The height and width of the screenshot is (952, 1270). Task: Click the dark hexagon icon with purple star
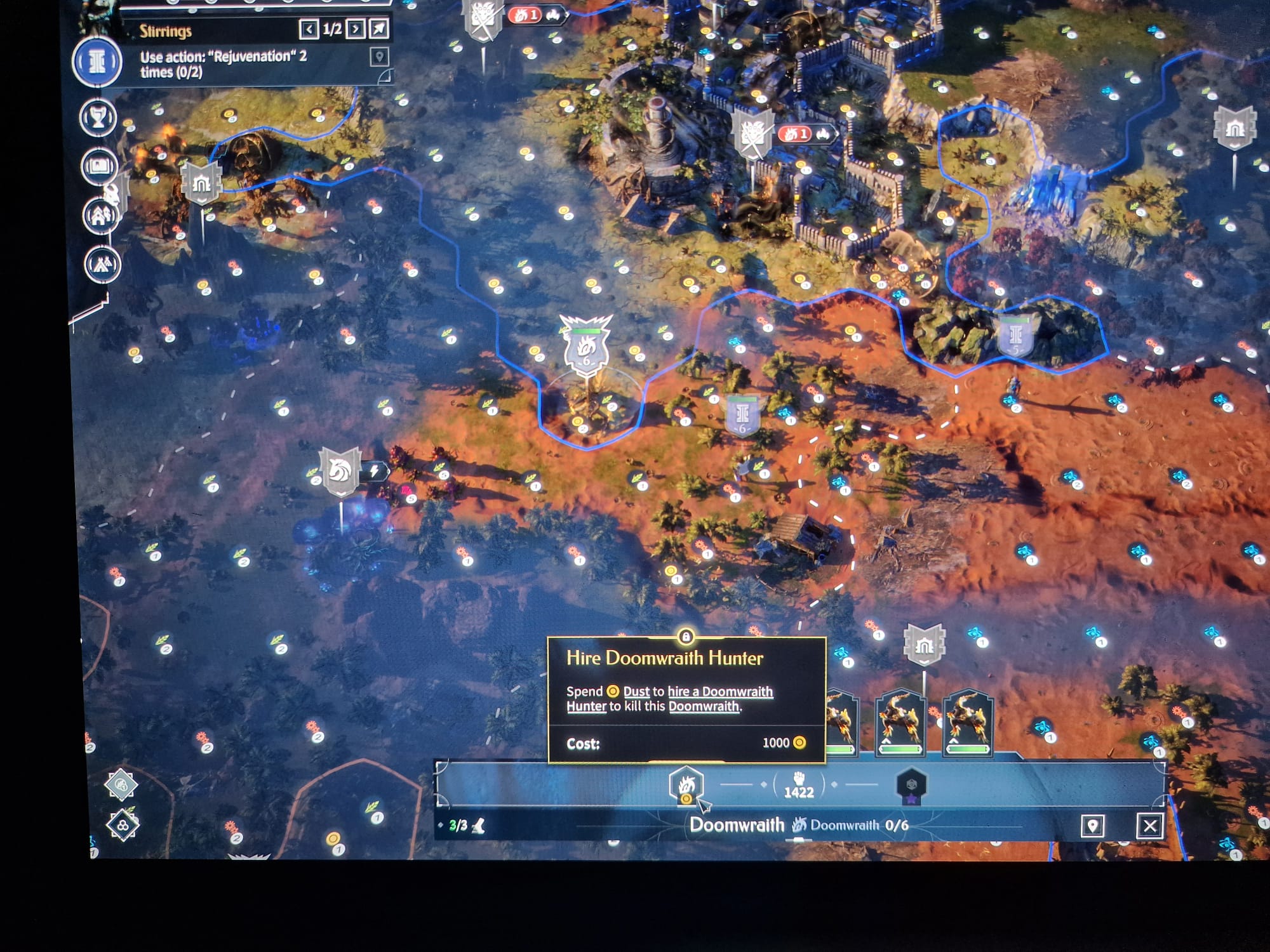(911, 787)
